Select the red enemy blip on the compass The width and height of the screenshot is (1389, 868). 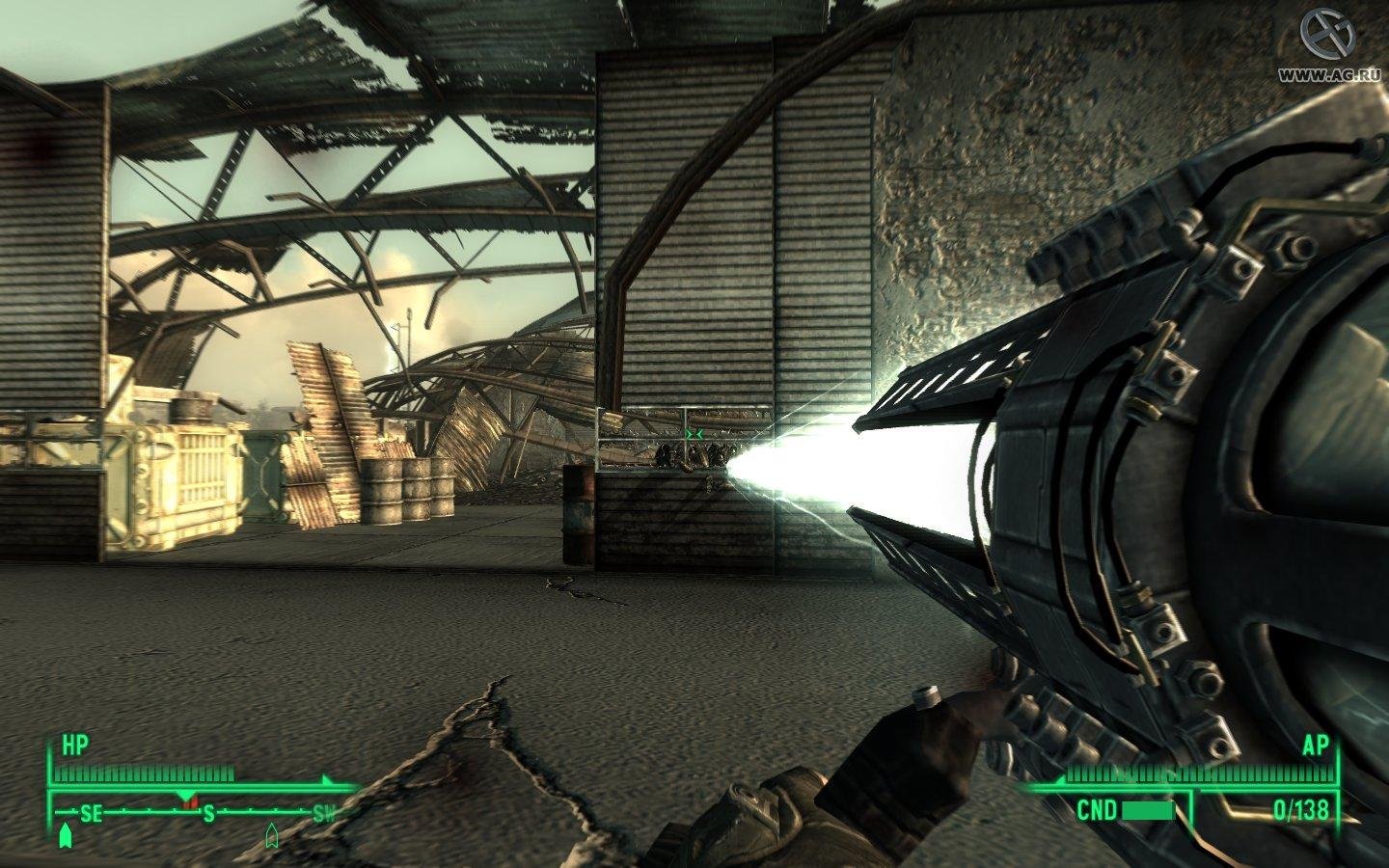click(189, 800)
